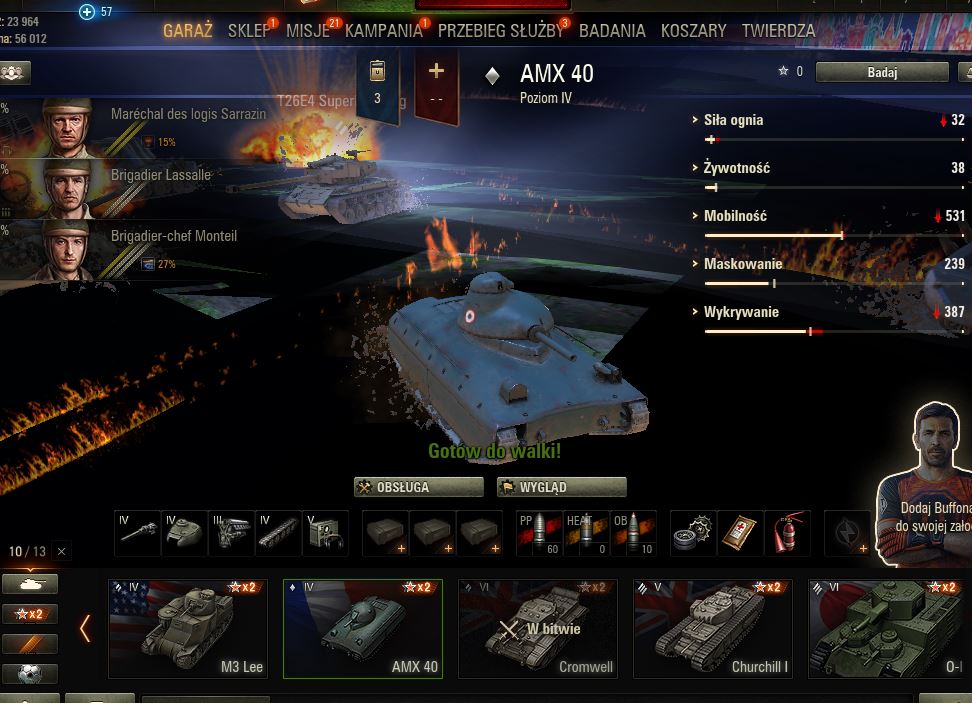Open the OBSŁUGA service menu
Image resolution: width=972 pixels, height=703 pixels.
coord(419,487)
